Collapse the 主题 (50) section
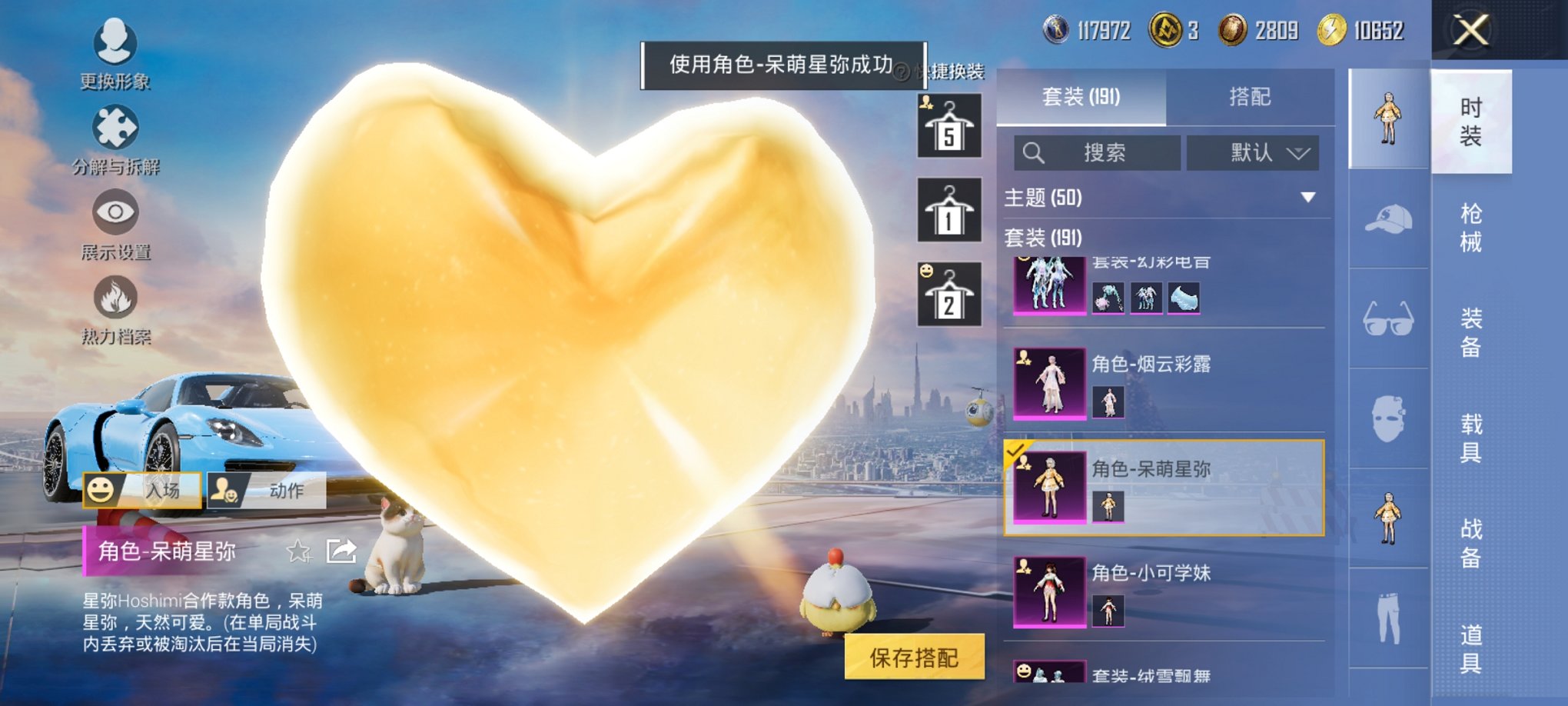1568x706 pixels. [x=1309, y=197]
